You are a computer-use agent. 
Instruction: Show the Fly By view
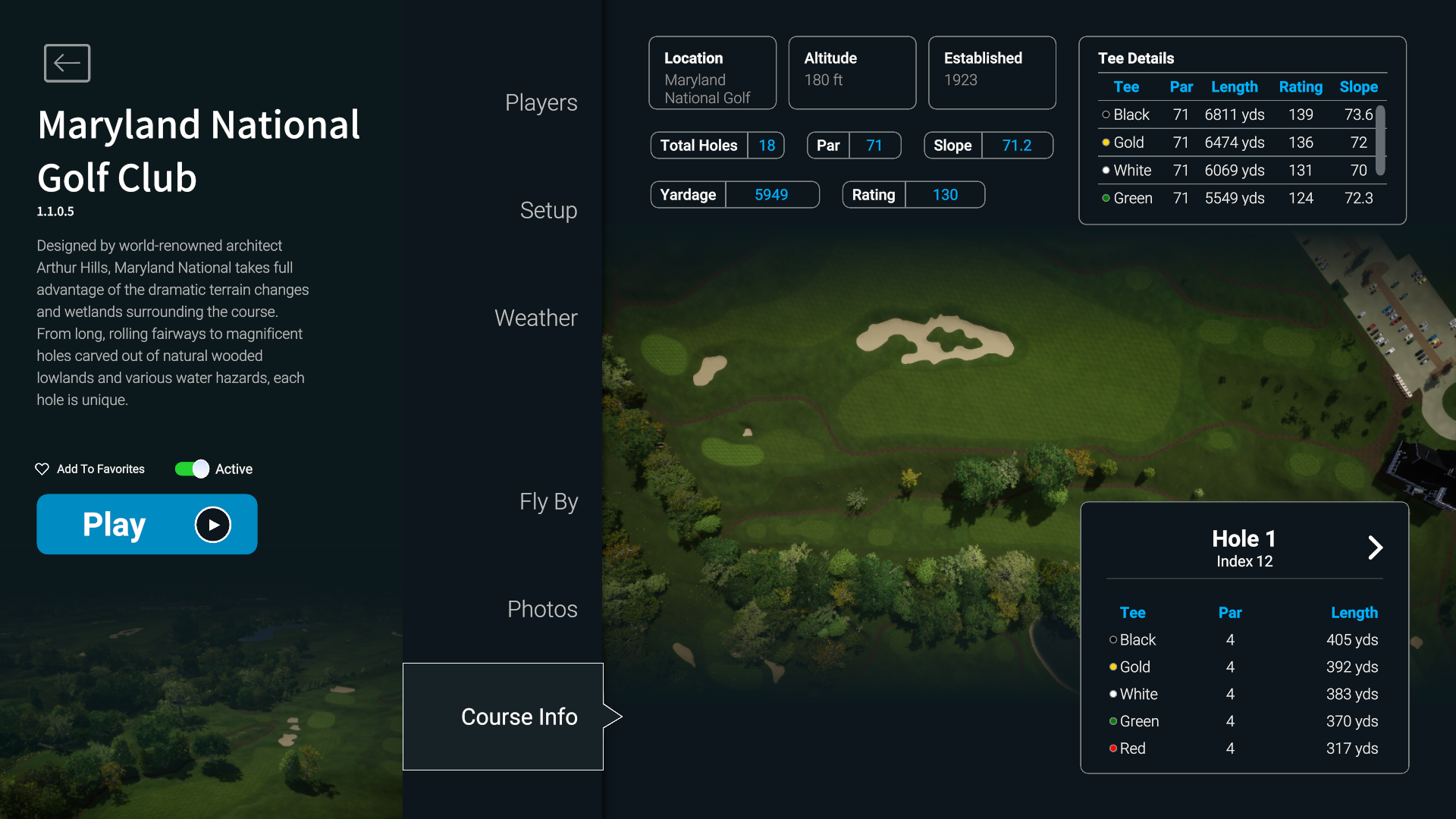coord(548,502)
